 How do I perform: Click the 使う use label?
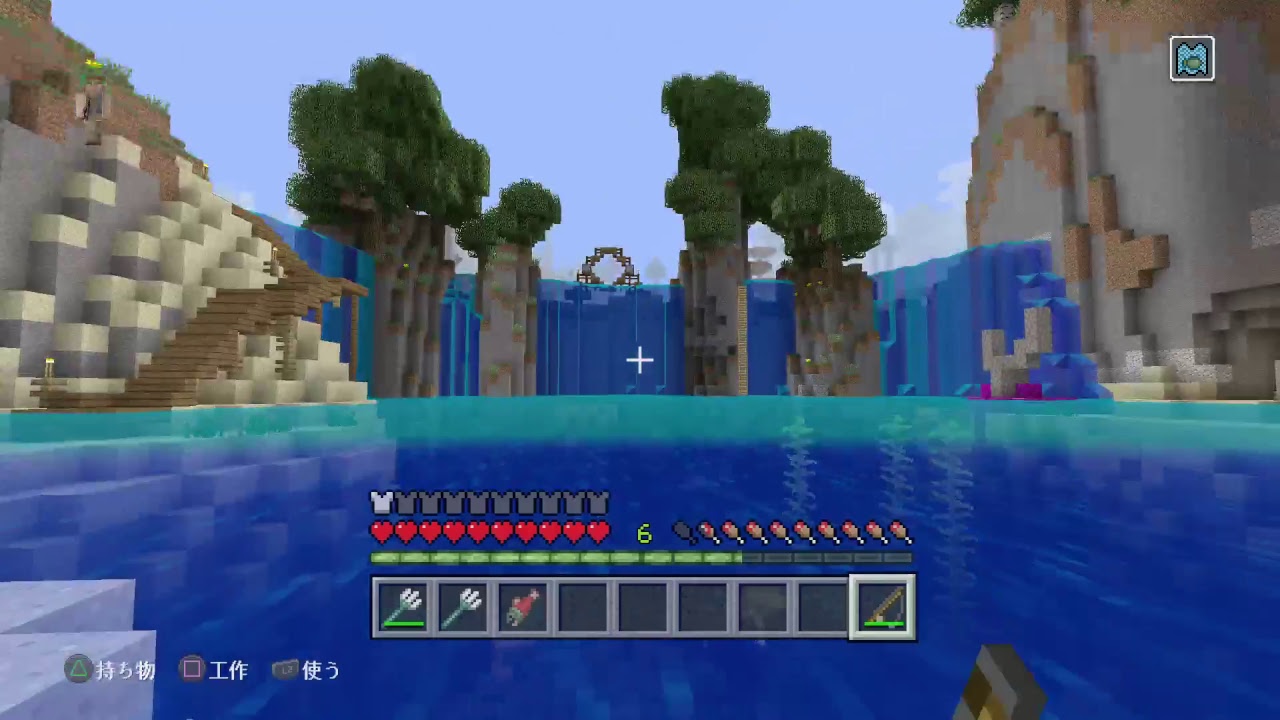(x=319, y=671)
